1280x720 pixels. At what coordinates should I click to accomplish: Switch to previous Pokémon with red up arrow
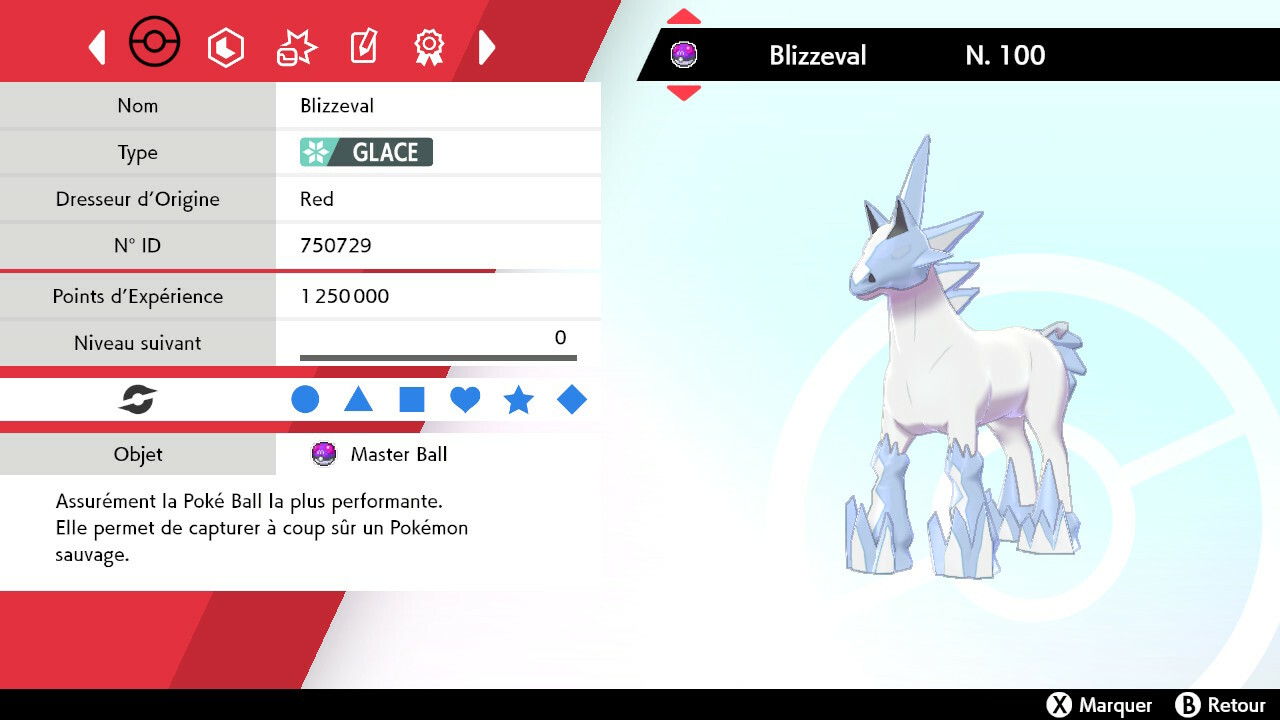point(683,15)
